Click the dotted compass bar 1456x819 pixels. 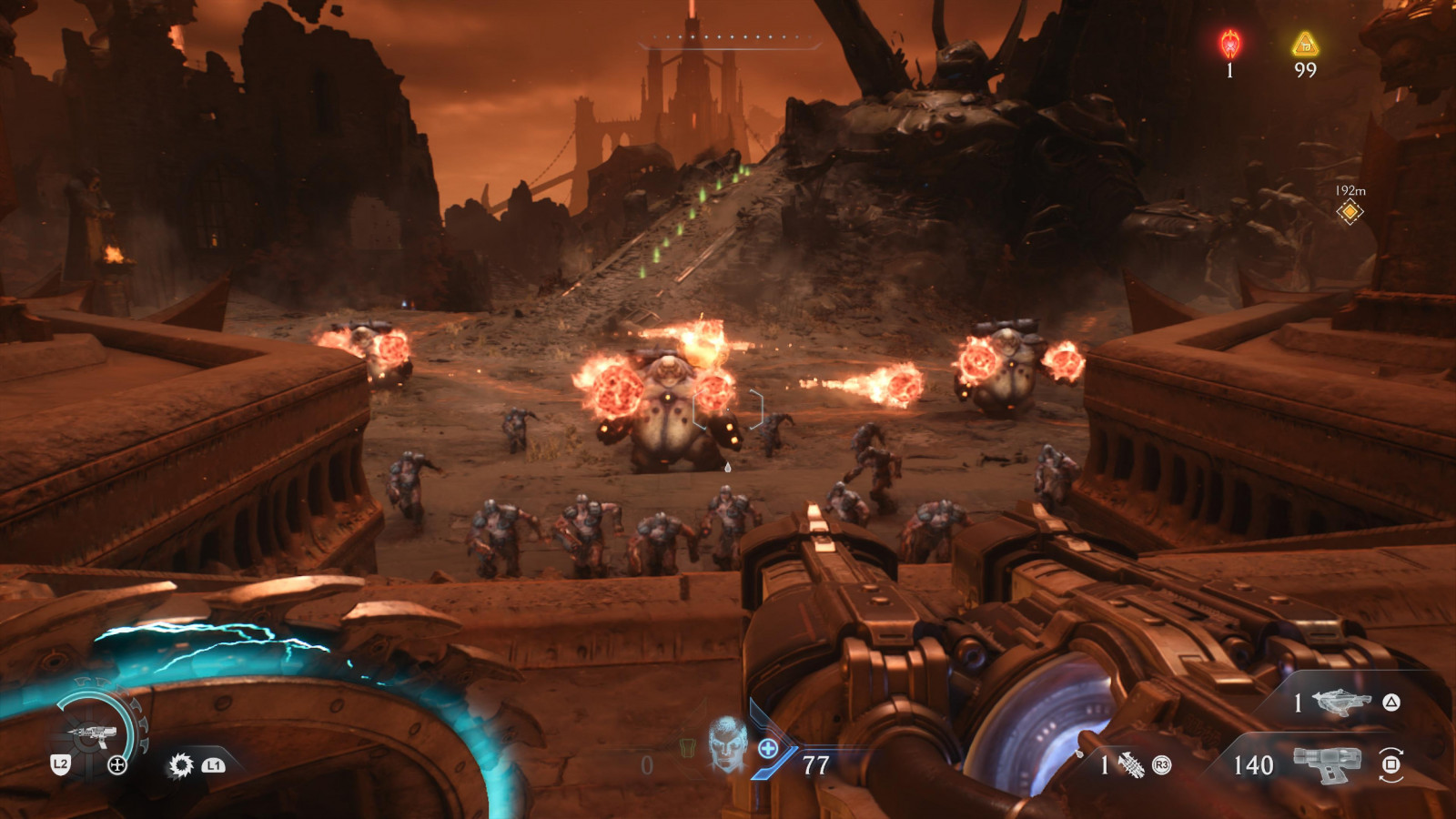[x=729, y=38]
